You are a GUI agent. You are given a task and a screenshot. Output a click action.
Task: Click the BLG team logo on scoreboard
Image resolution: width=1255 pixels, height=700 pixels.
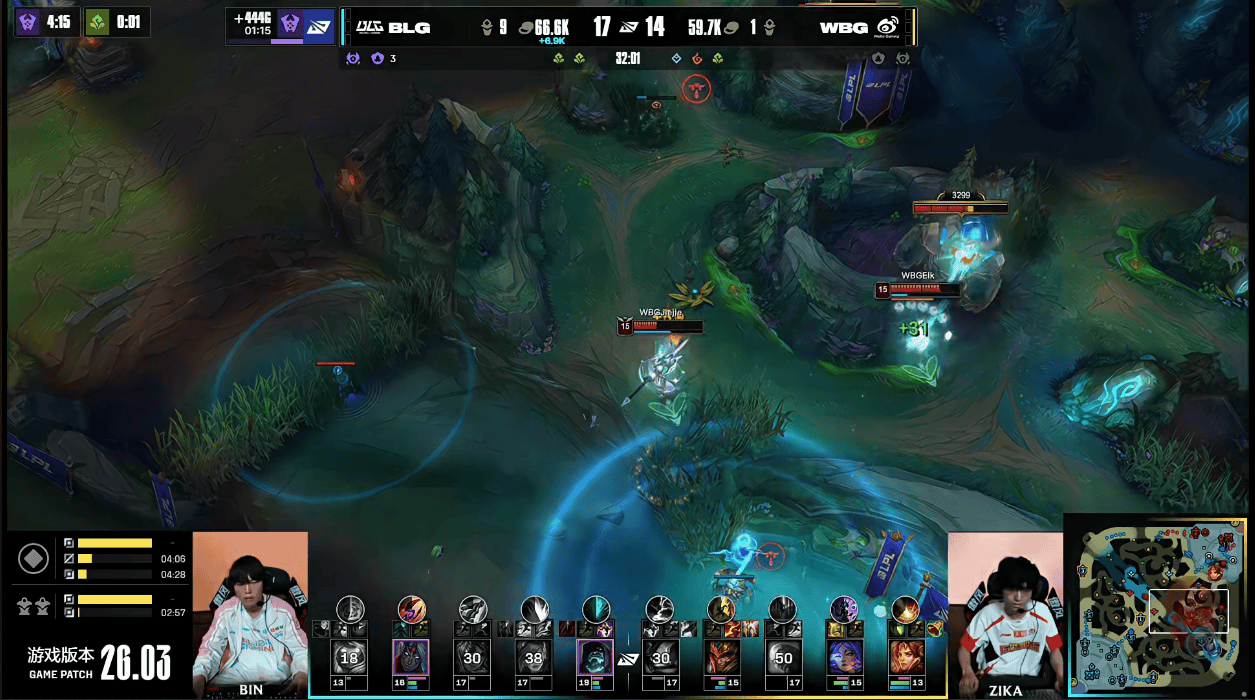[371, 27]
